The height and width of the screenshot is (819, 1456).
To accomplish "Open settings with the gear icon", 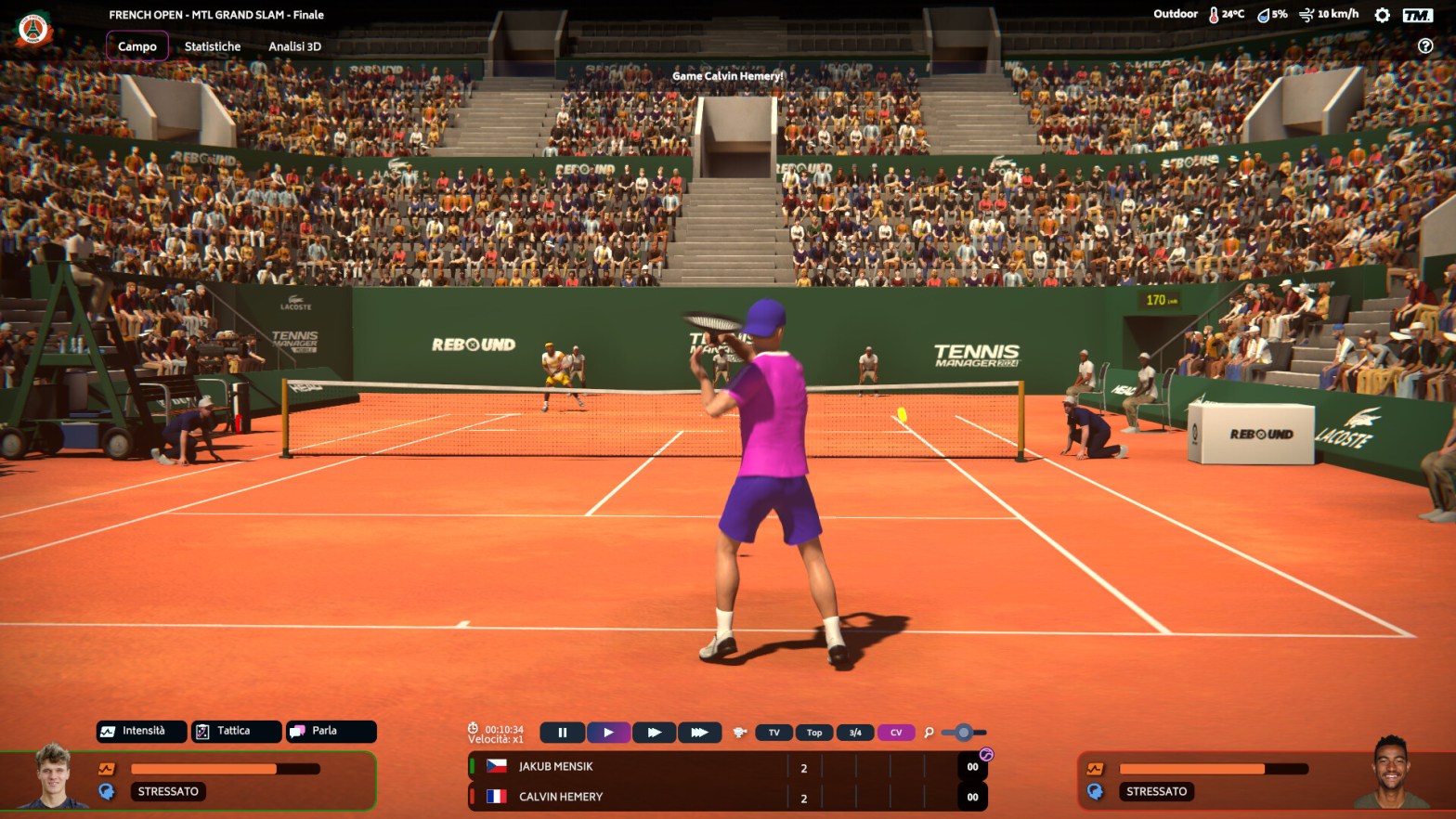I will (1382, 15).
